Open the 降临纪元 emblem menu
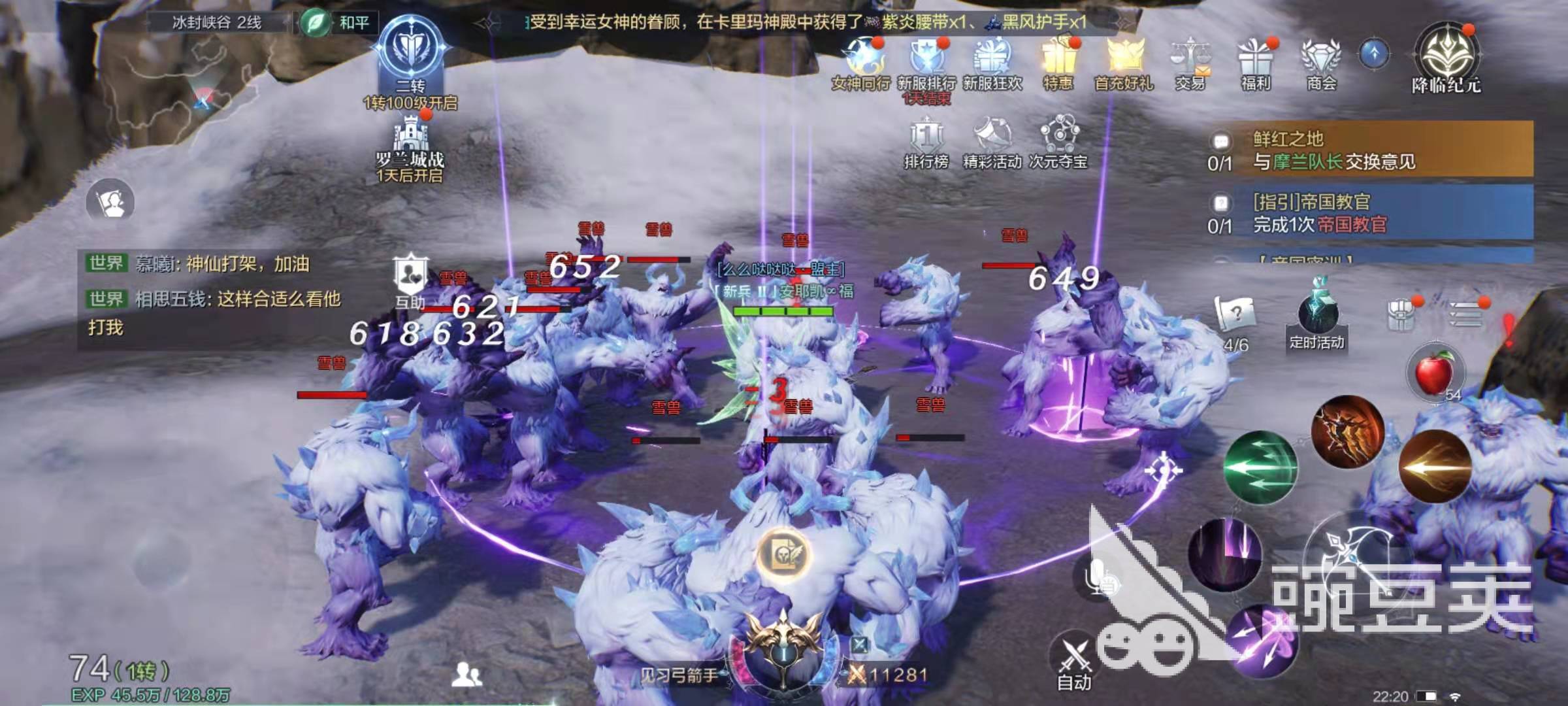The width and height of the screenshot is (1568, 706). pos(1446,59)
